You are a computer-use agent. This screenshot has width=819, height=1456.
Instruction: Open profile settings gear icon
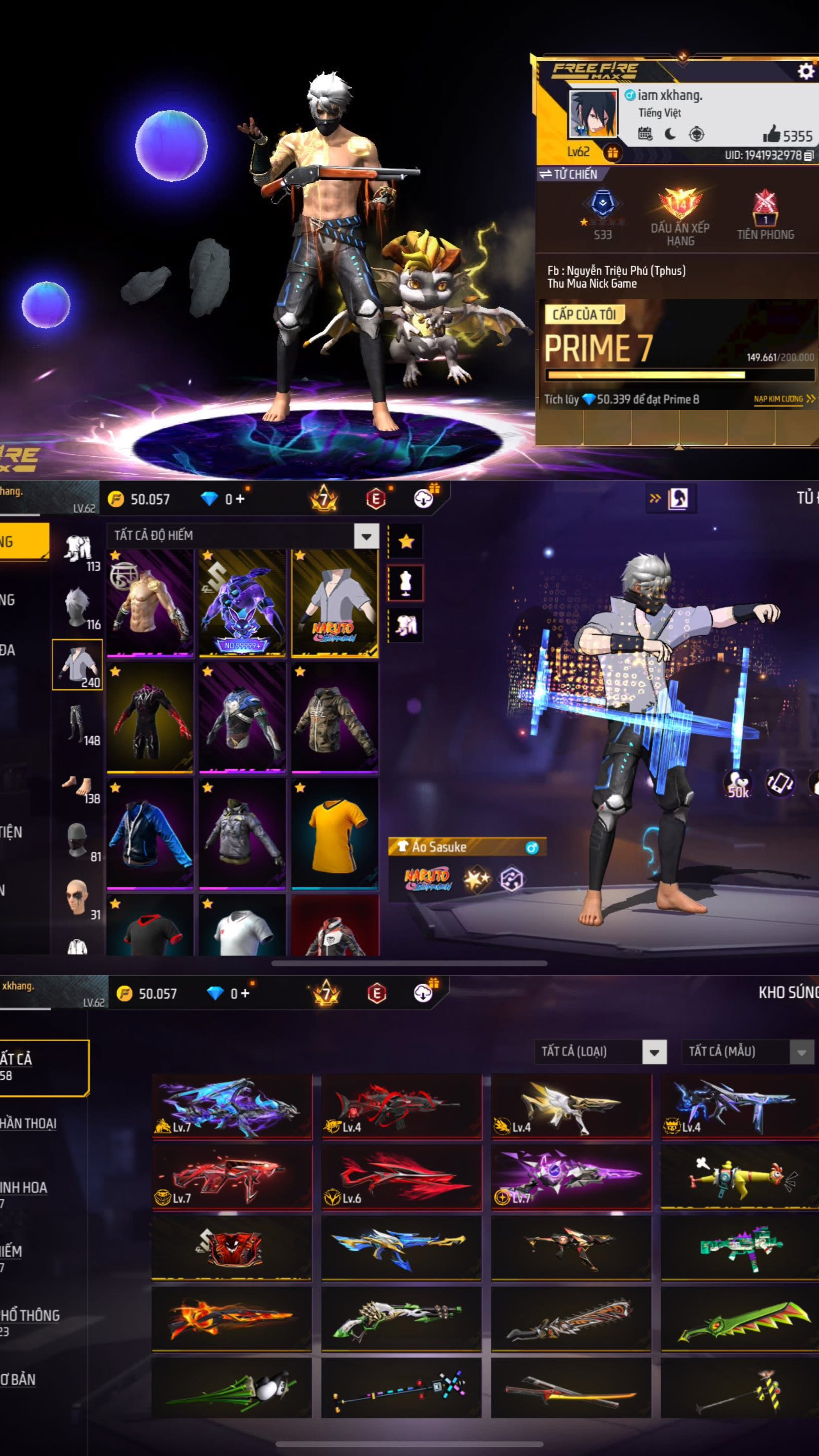pyautogui.click(x=805, y=71)
